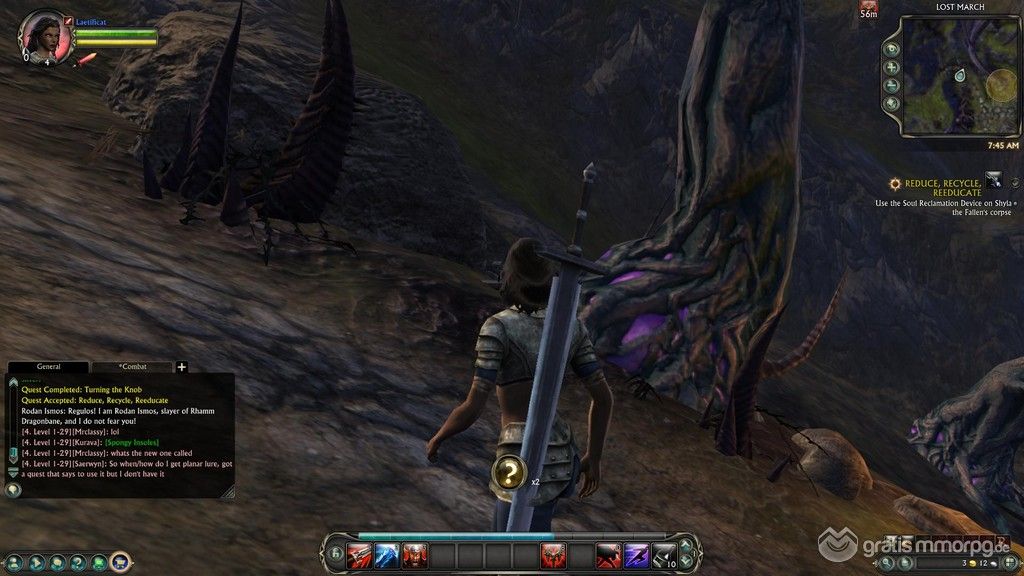Zoom in the minimap with plus button
The width and height of the screenshot is (1024, 576).
892,68
